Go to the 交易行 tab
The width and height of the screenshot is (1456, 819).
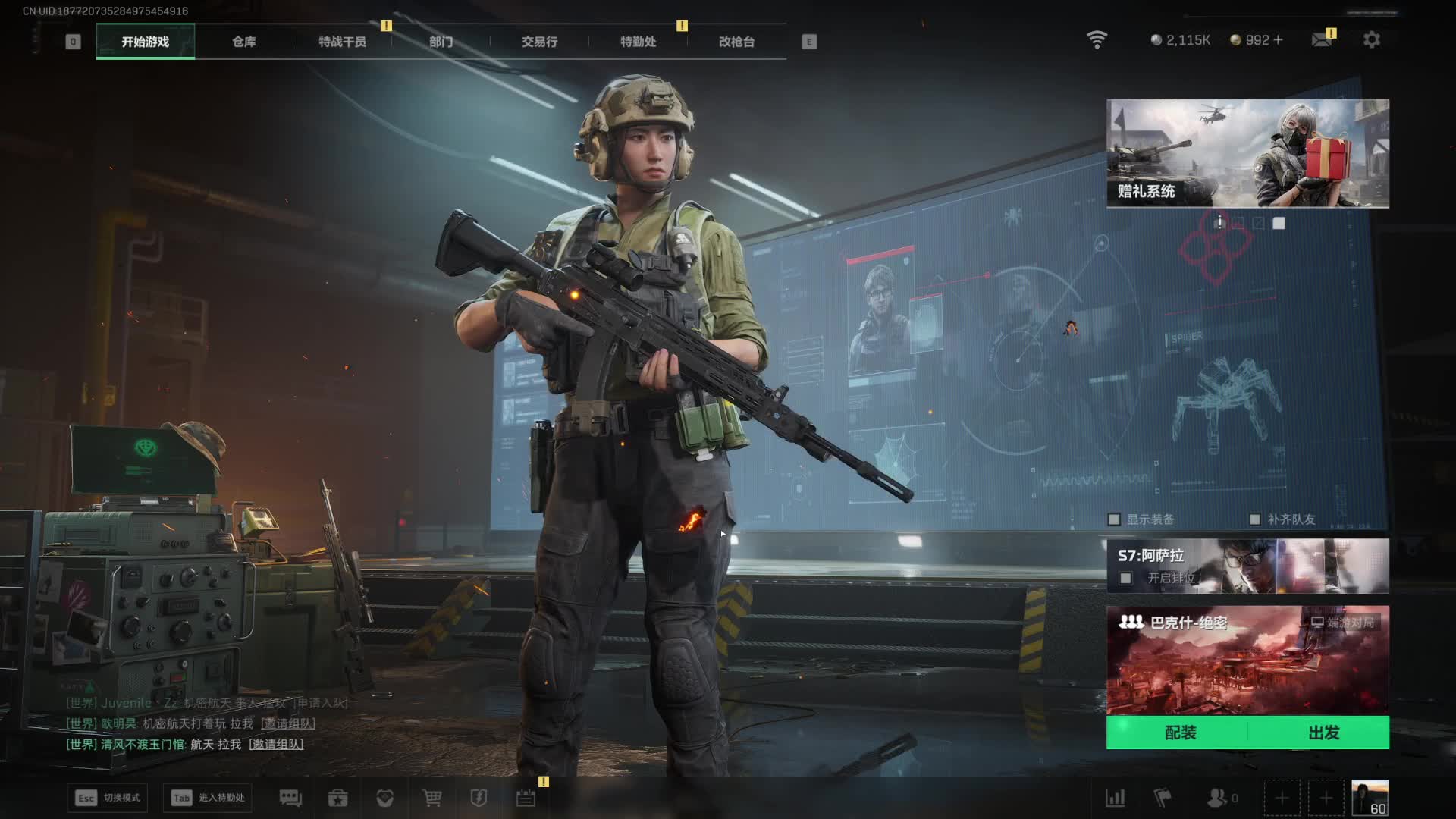click(x=539, y=42)
